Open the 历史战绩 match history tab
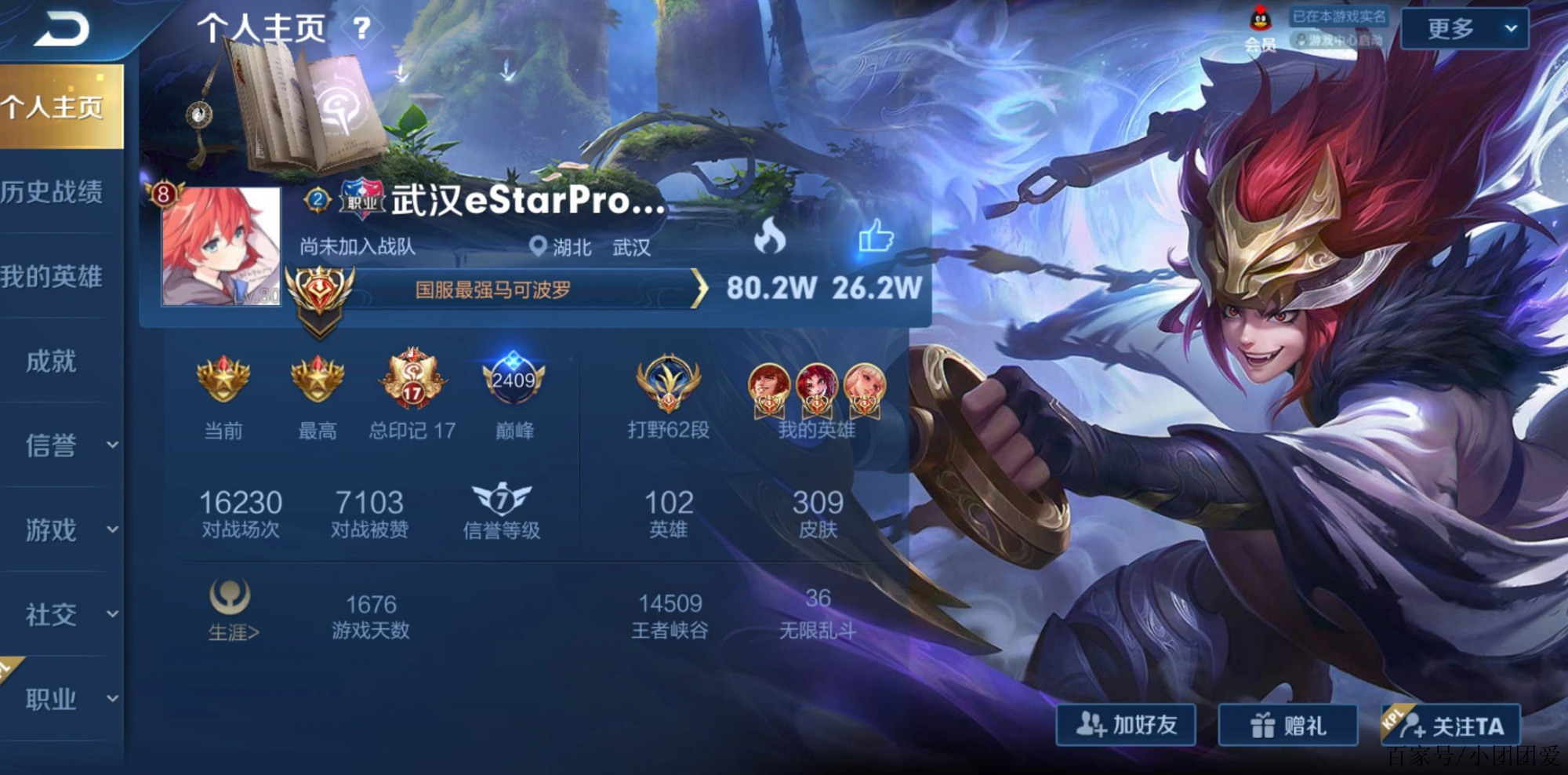This screenshot has height=775, width=1568. coord(53,192)
